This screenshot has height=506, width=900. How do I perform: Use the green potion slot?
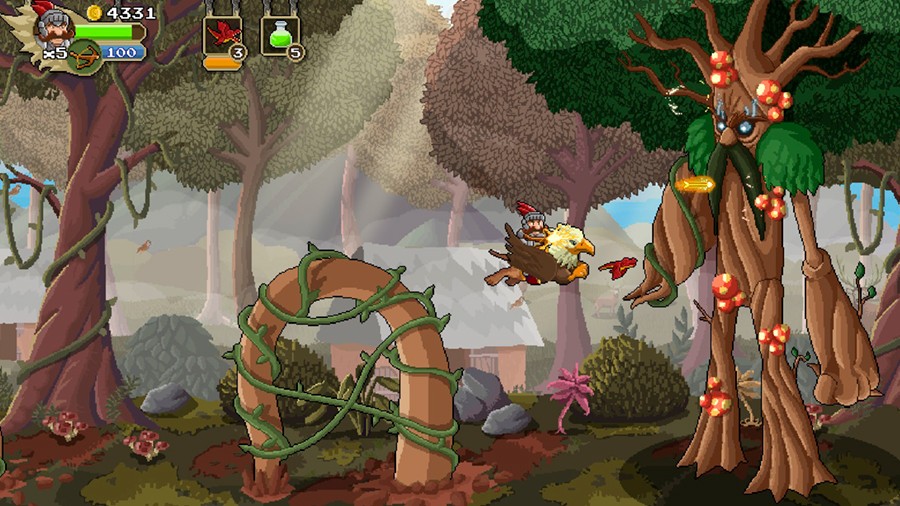point(281,36)
